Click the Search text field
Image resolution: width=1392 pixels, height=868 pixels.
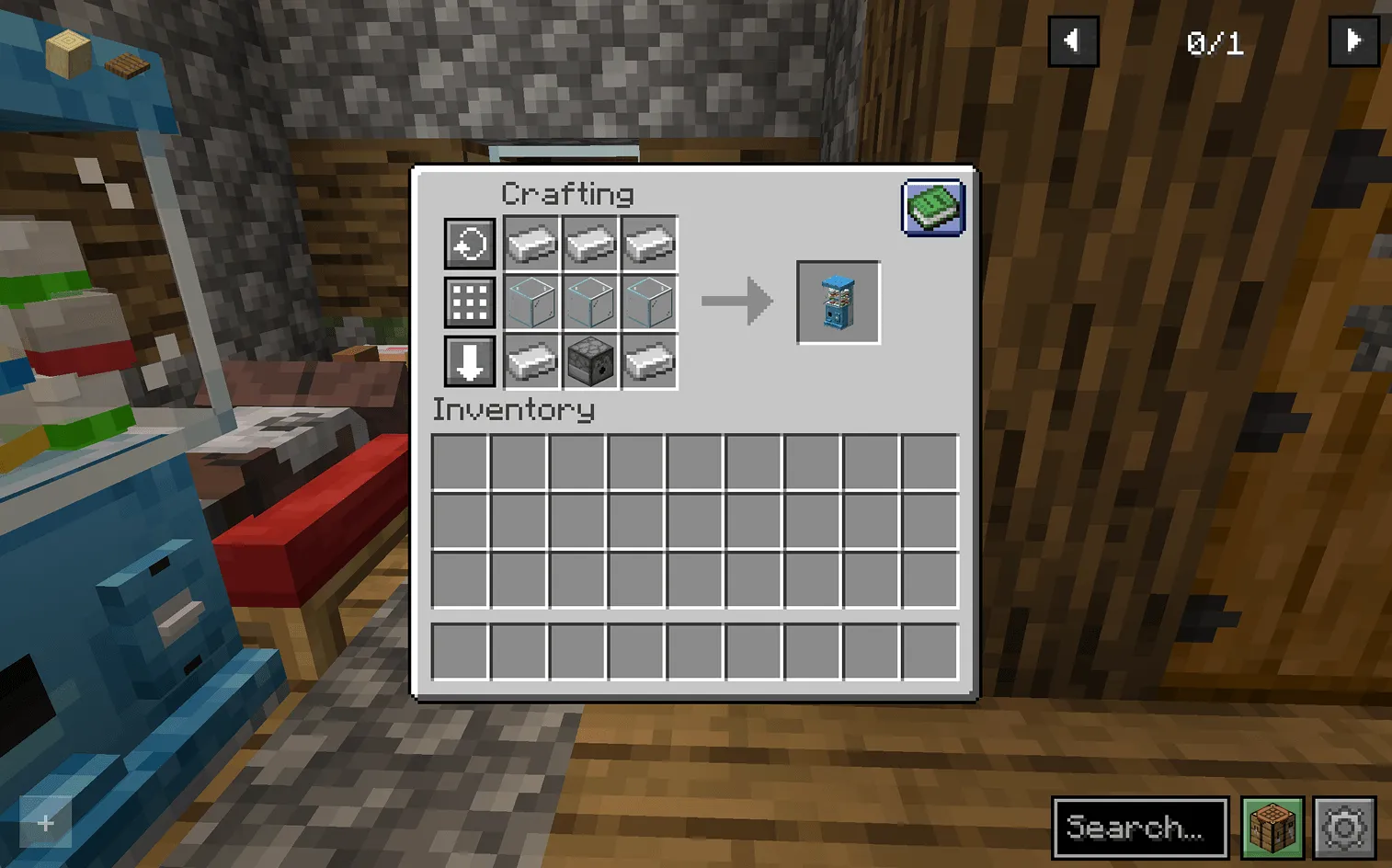point(1140,827)
